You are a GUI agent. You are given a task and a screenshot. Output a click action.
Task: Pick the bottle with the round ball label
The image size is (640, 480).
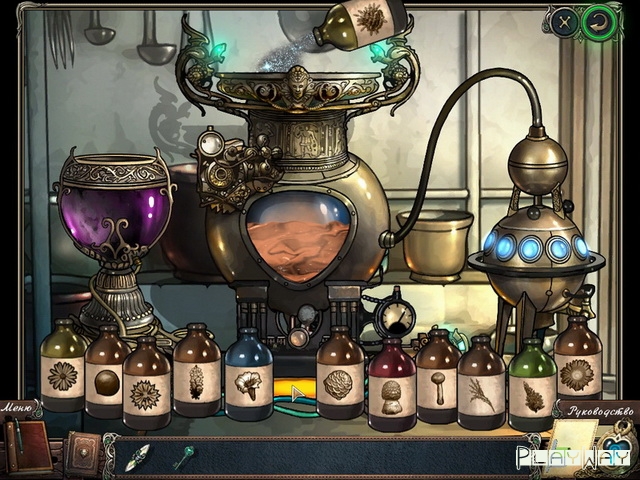point(106,375)
